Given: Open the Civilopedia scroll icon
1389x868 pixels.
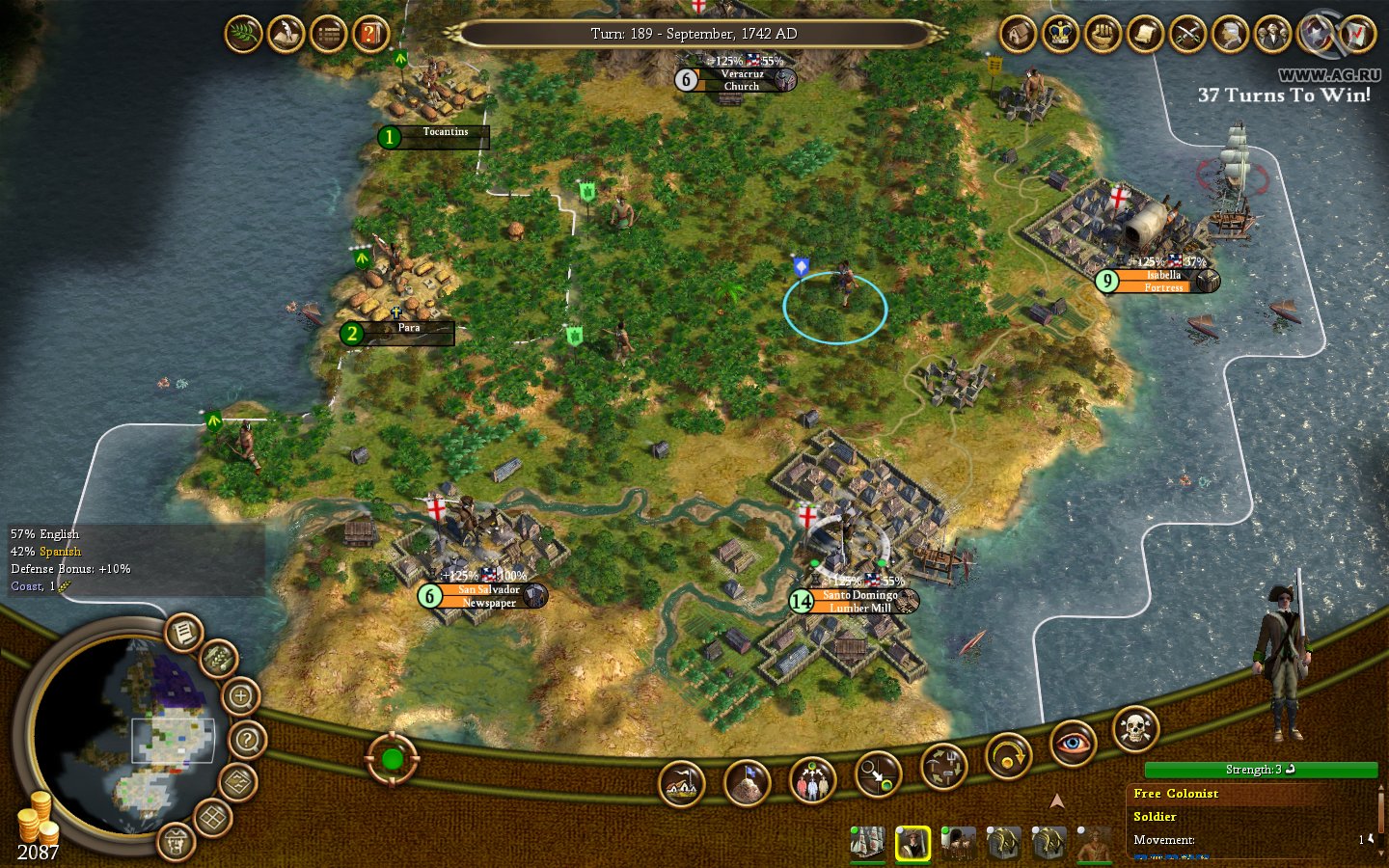Looking at the screenshot, I should [1142, 35].
